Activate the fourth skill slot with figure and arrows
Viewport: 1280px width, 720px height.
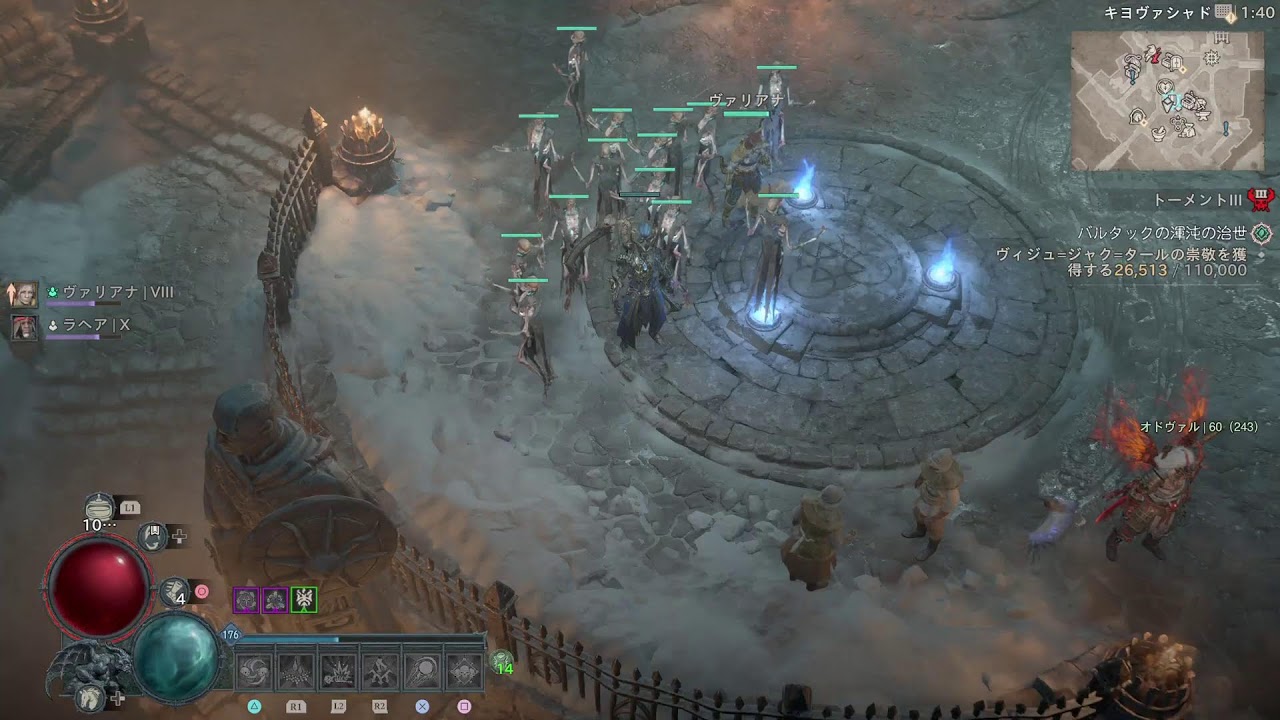(380, 671)
